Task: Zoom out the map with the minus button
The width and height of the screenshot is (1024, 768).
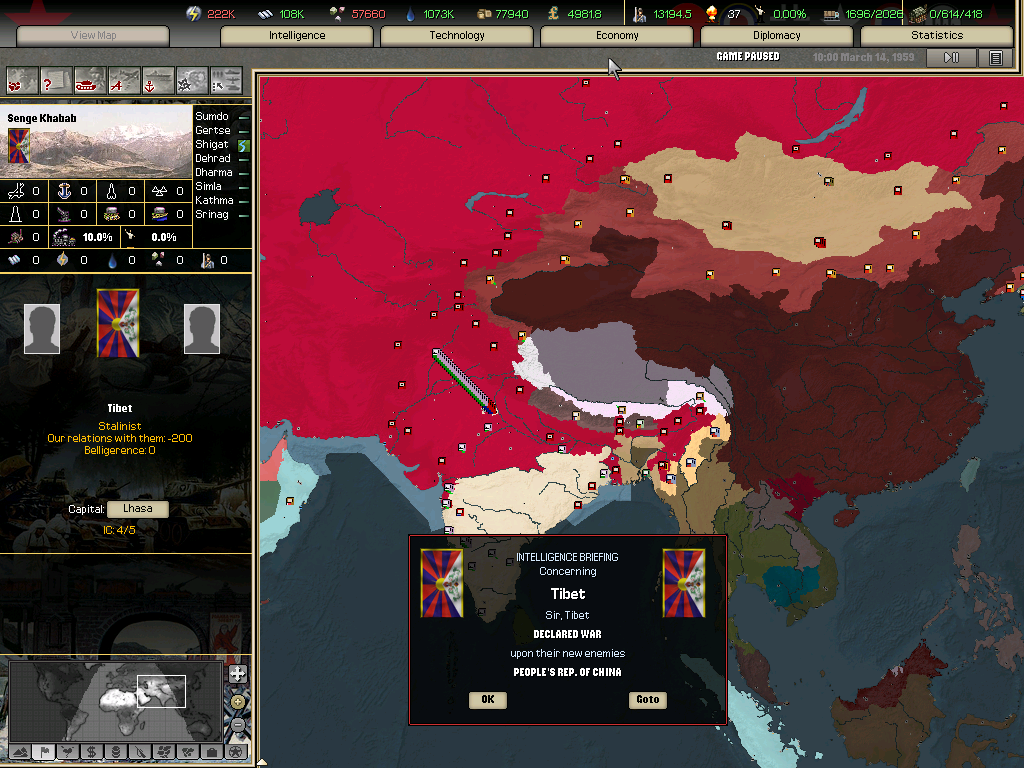Action: coord(237,723)
